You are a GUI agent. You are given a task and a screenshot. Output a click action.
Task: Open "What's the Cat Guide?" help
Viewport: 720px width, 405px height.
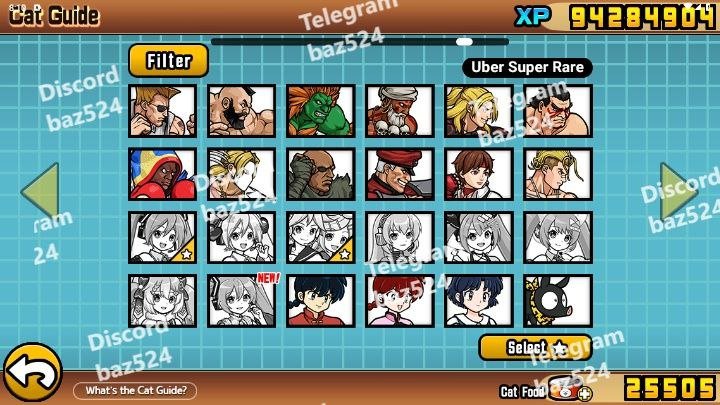pyautogui.click(x=140, y=390)
